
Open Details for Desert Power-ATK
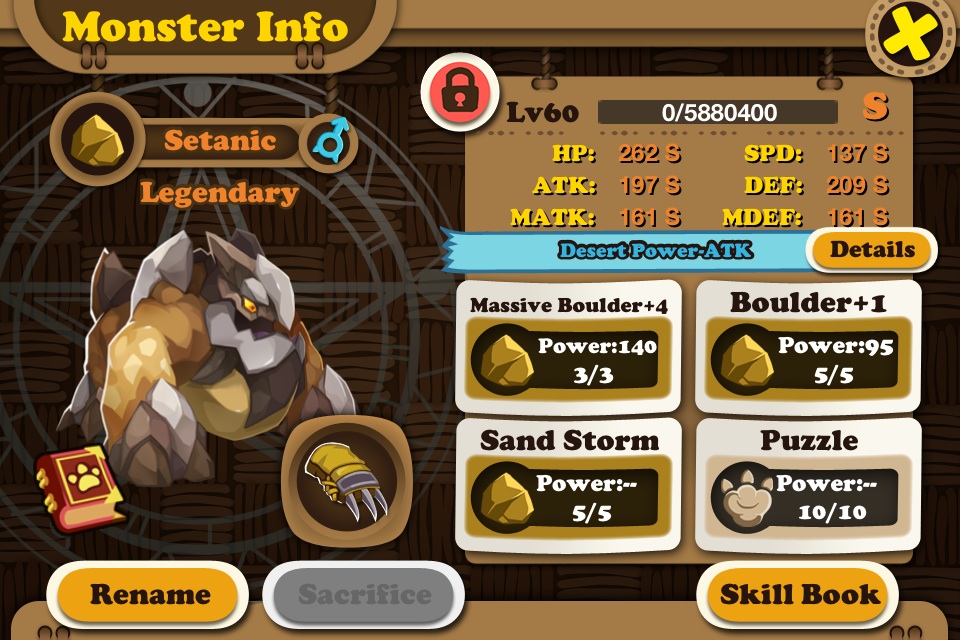click(x=871, y=250)
